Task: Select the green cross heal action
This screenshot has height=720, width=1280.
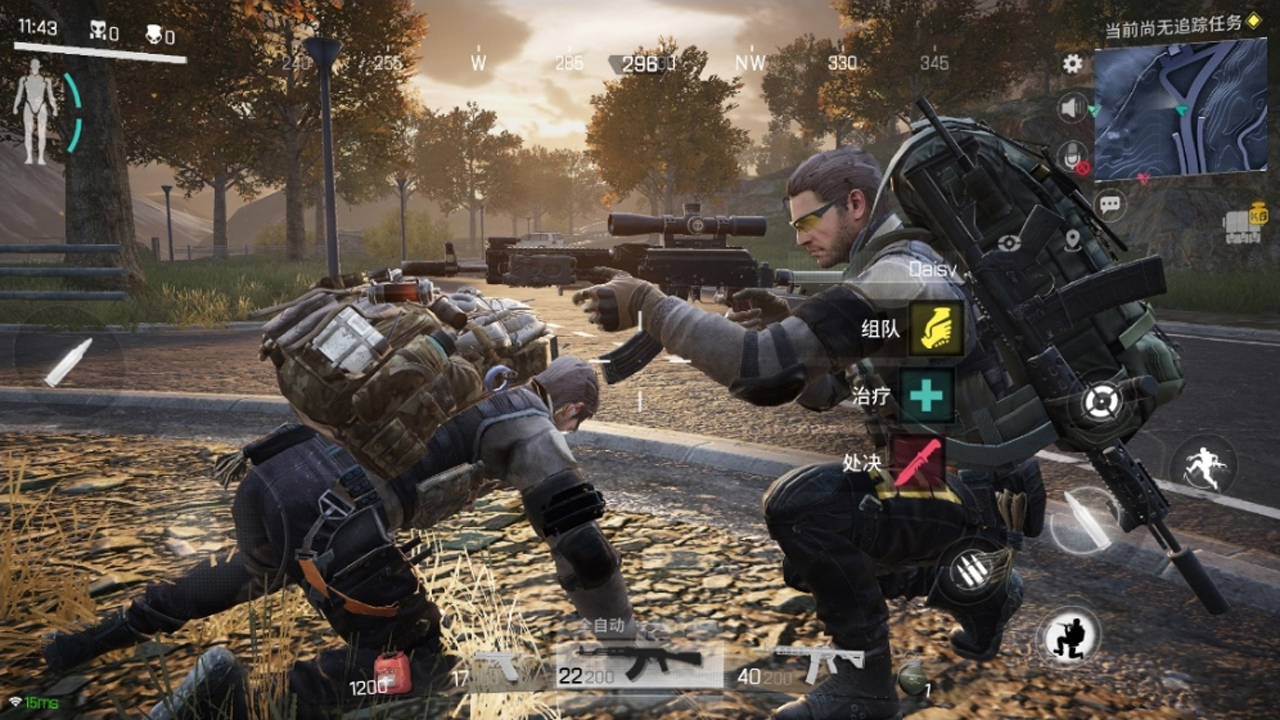Action: point(925,395)
